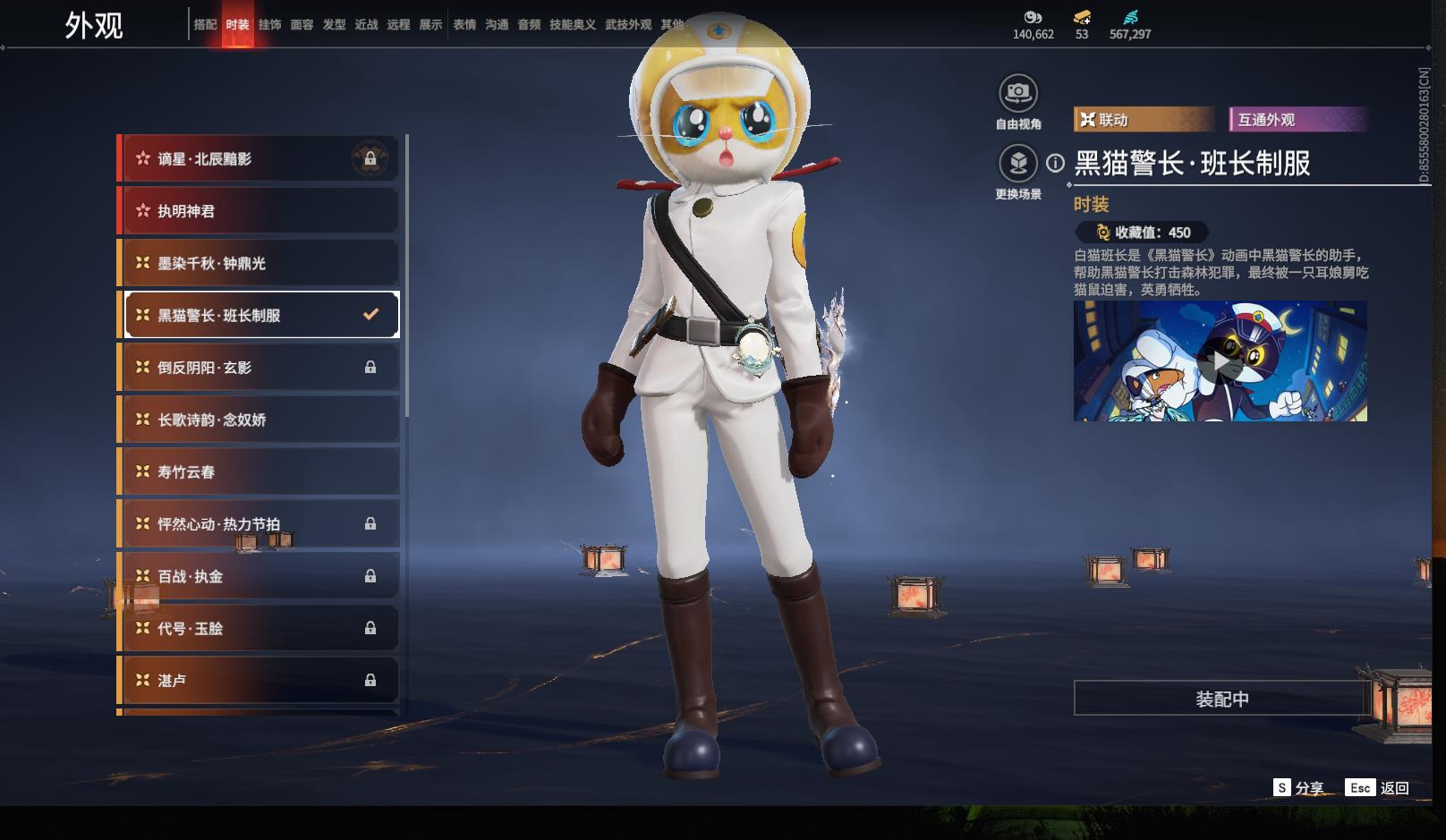
Task: Select 墨染千秋·钟鼎光 from the outfit list
Action: click(259, 263)
